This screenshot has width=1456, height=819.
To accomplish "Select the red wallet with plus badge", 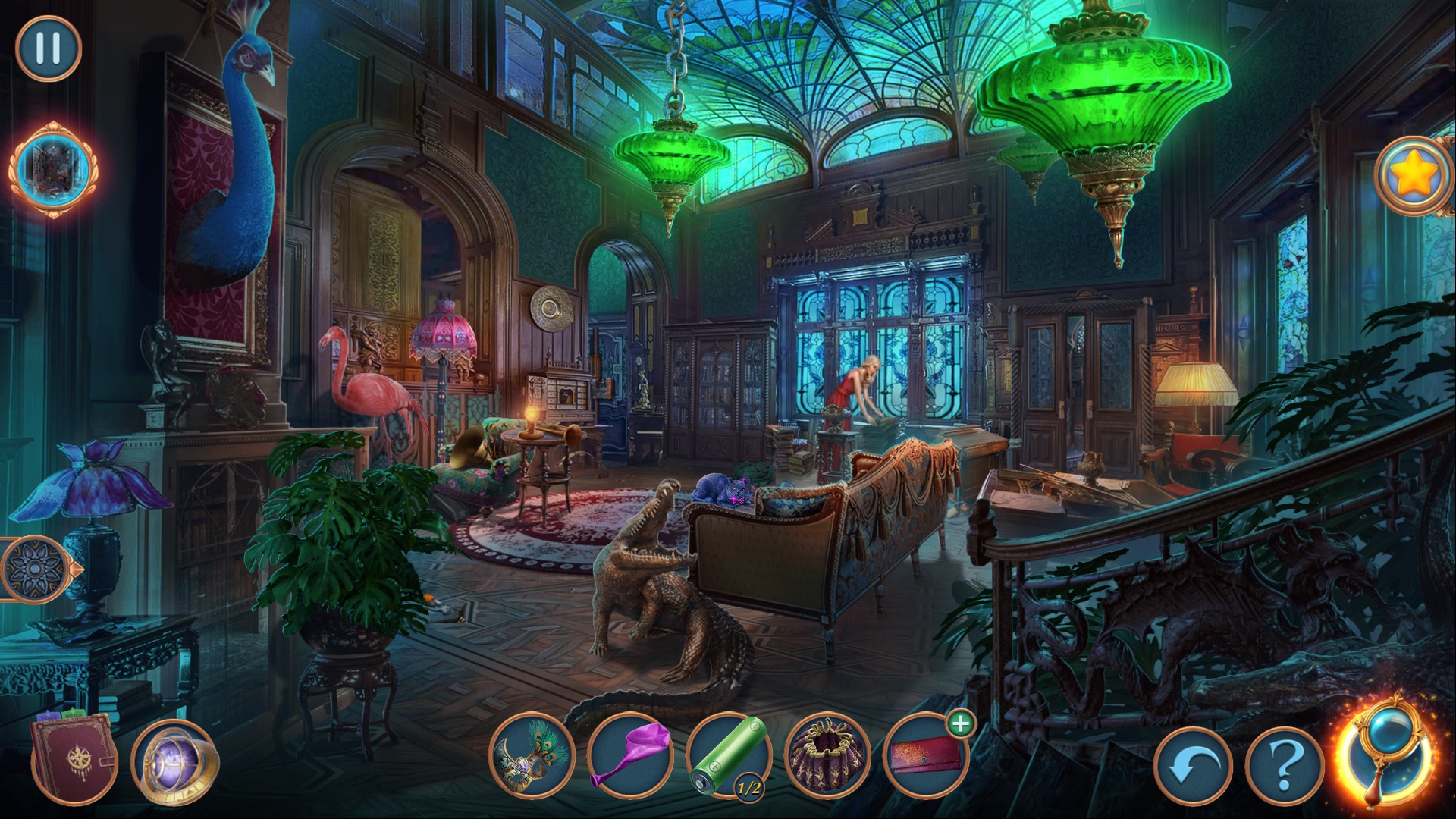I will click(926, 755).
